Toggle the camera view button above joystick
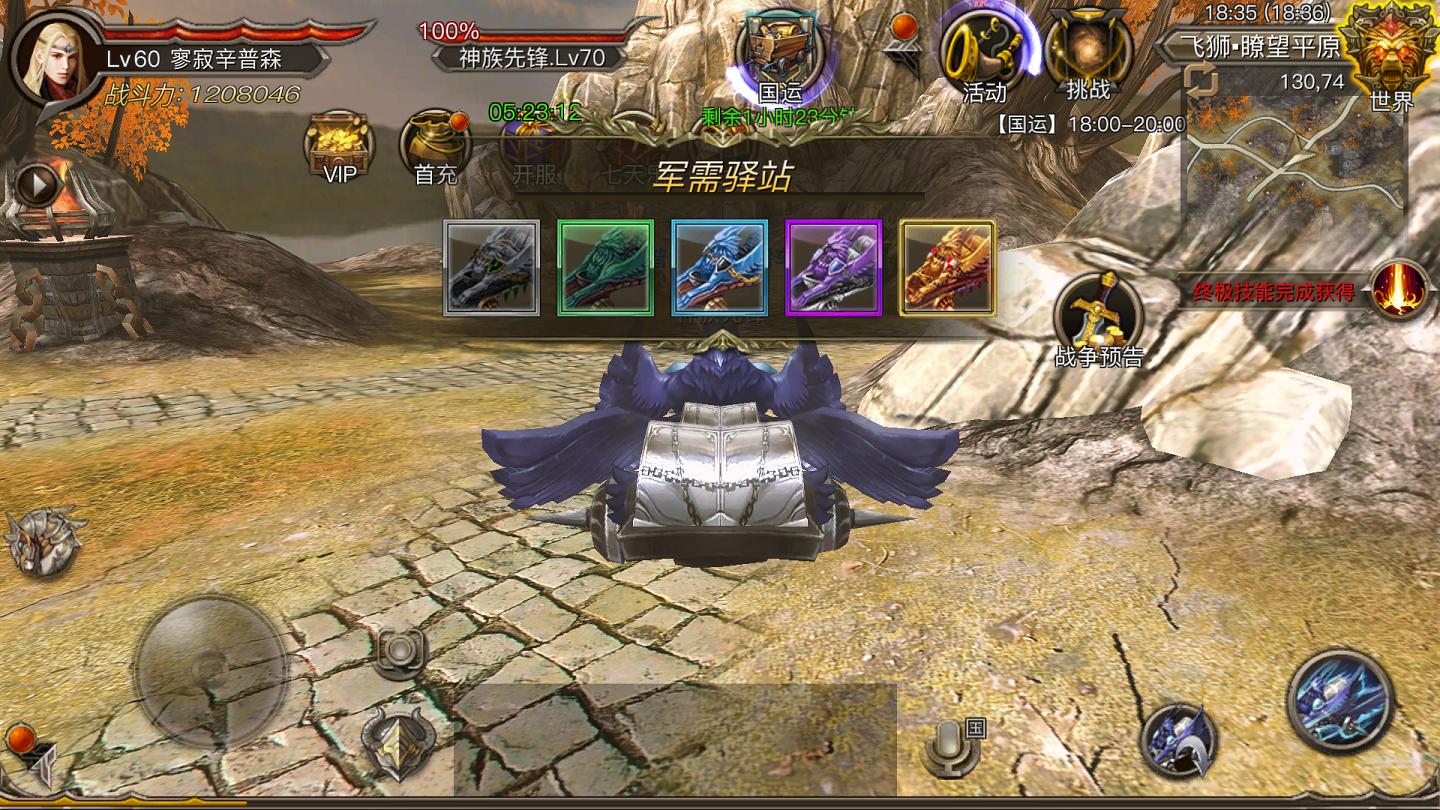1440x810 pixels. point(399,650)
